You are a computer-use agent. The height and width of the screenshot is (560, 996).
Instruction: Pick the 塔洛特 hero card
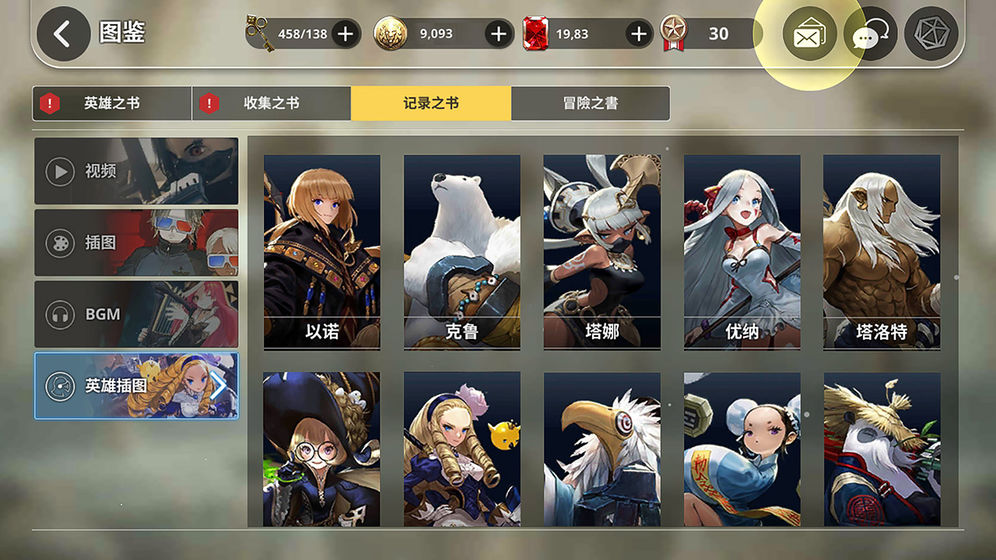(881, 251)
